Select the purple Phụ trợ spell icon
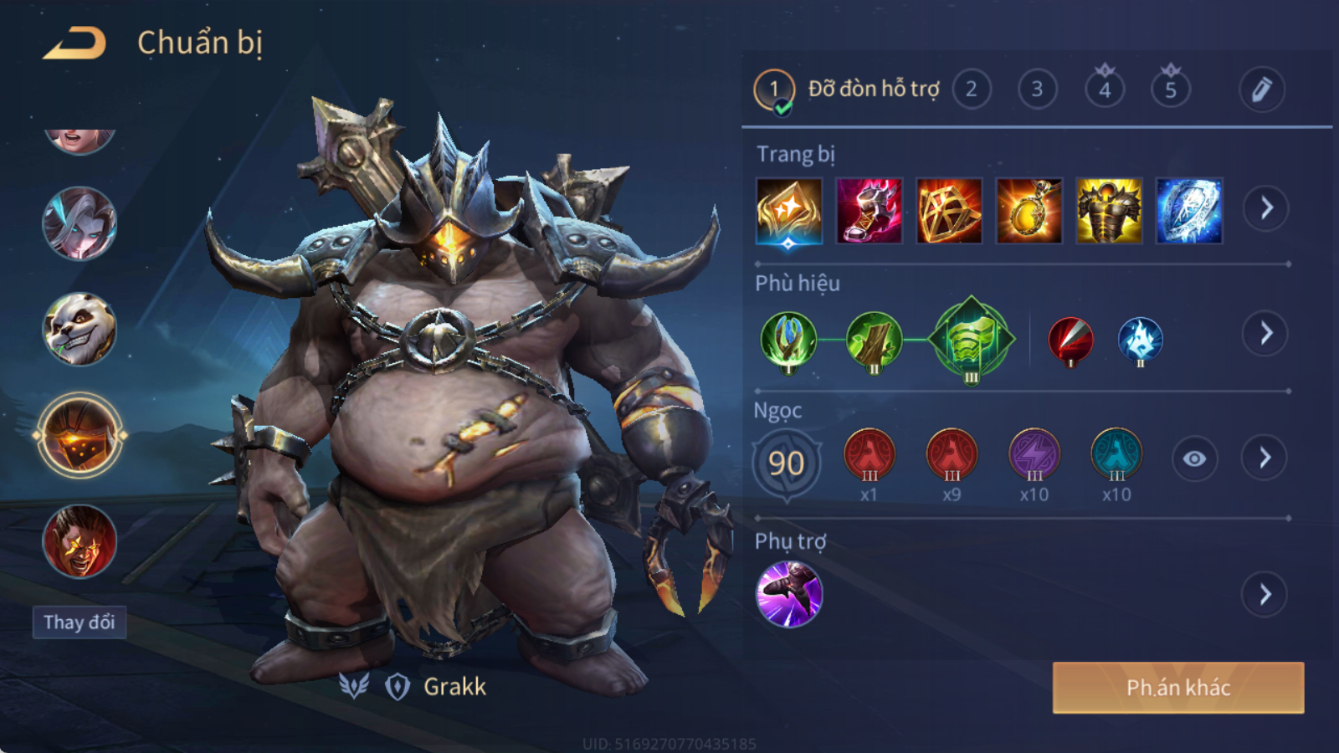 tap(789, 594)
